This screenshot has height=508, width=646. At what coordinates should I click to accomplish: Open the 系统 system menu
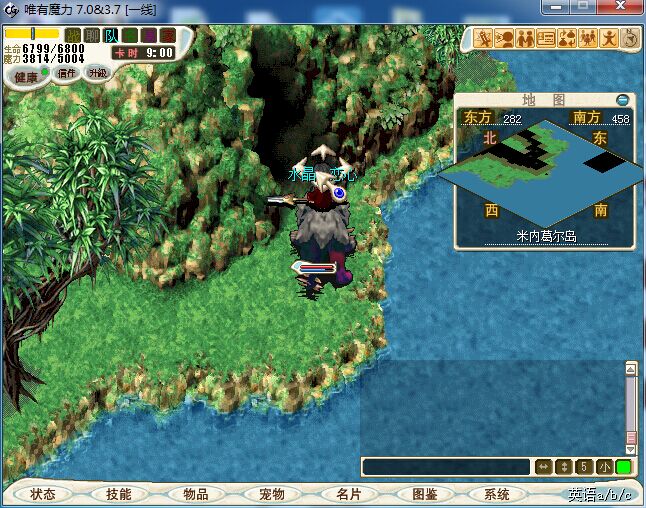click(497, 494)
